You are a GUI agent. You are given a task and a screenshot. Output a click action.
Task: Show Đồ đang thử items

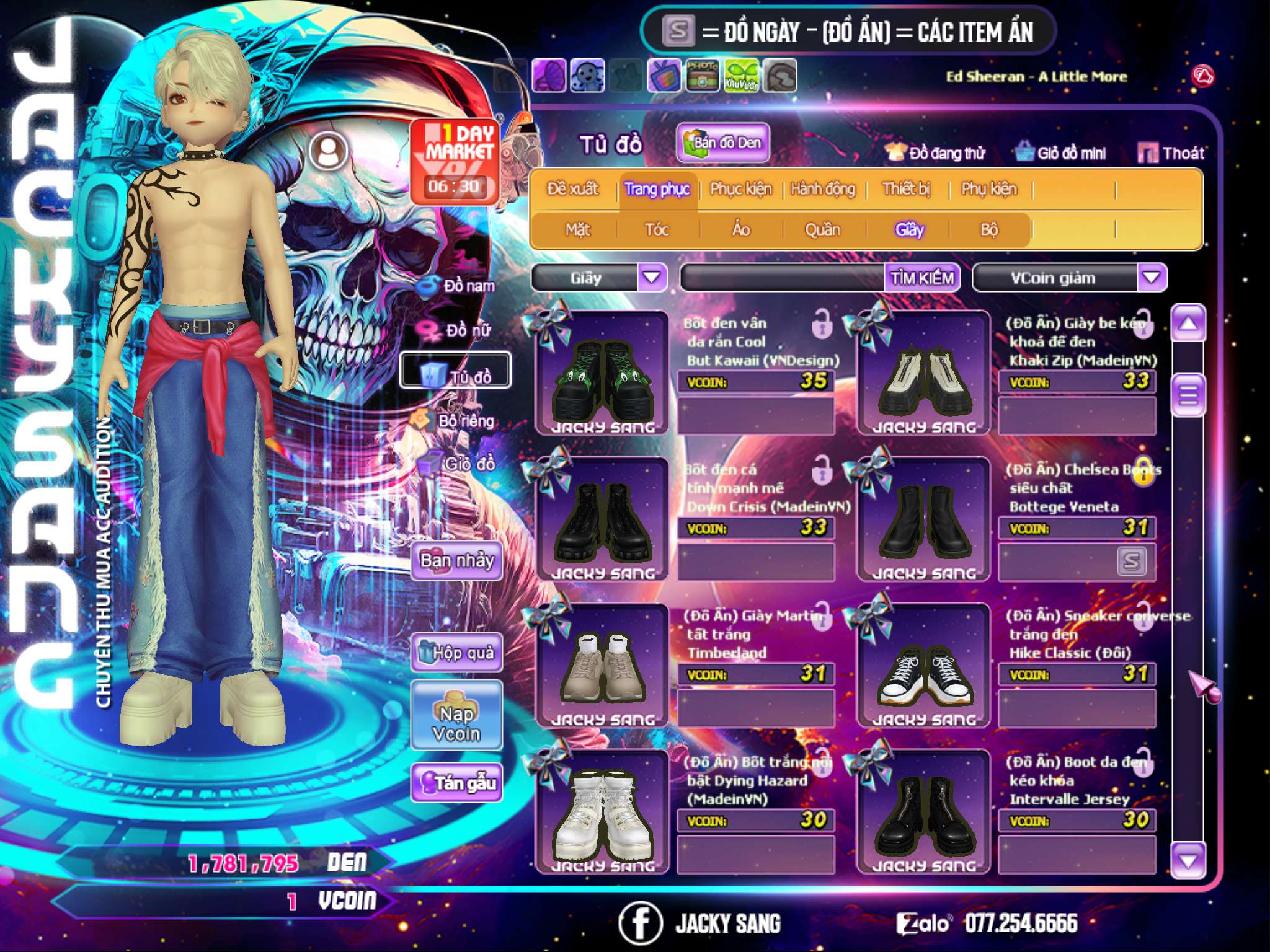[936, 153]
